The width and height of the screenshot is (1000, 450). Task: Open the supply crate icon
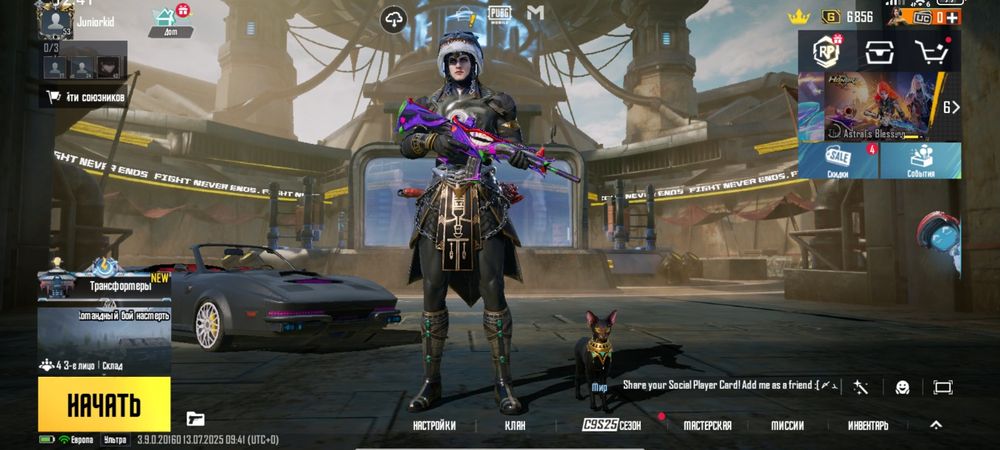click(879, 52)
